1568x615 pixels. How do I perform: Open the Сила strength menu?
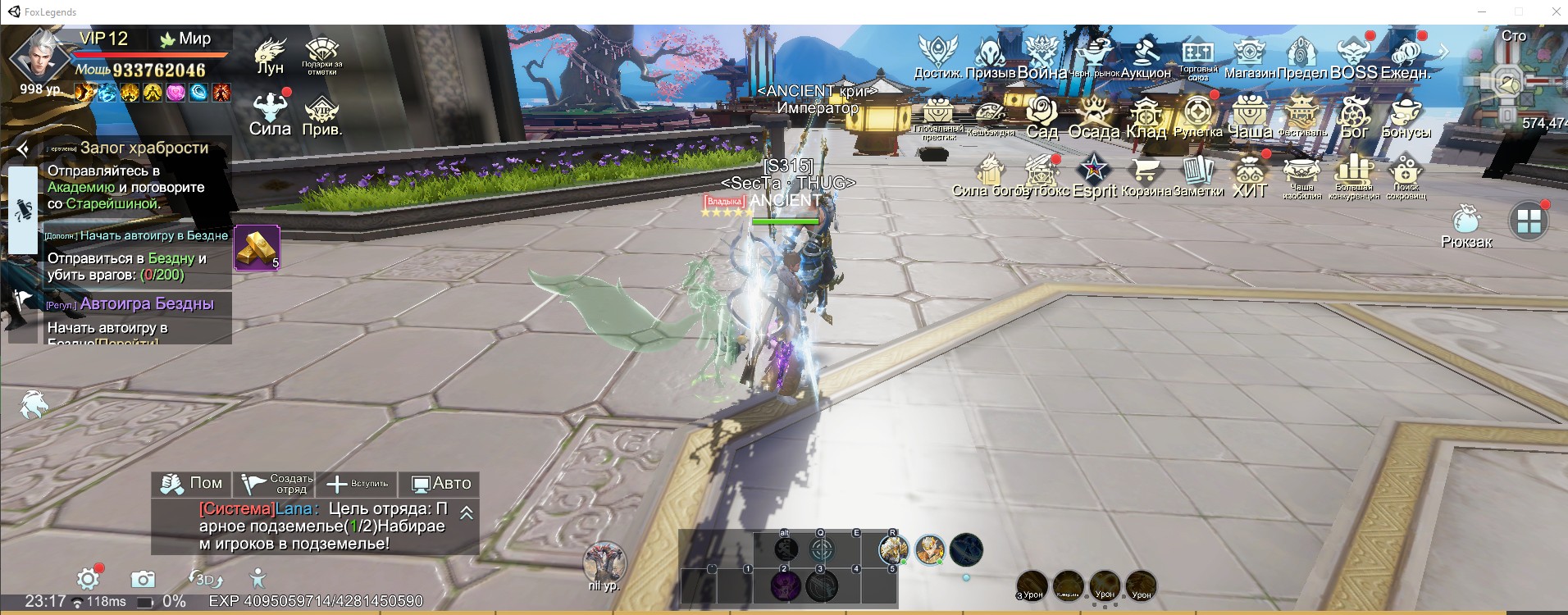[270, 114]
